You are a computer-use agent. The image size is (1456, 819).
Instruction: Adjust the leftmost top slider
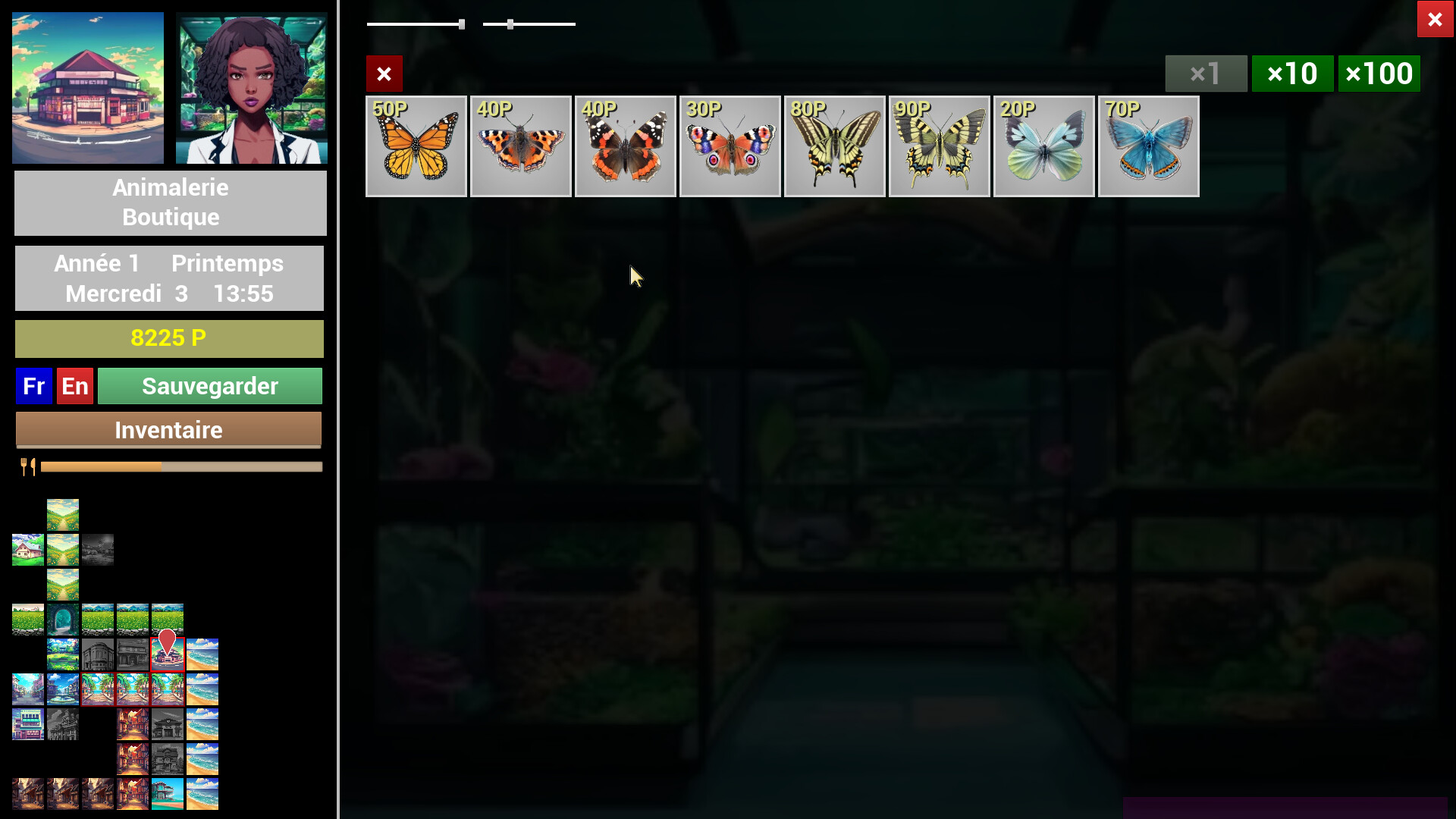tap(462, 24)
